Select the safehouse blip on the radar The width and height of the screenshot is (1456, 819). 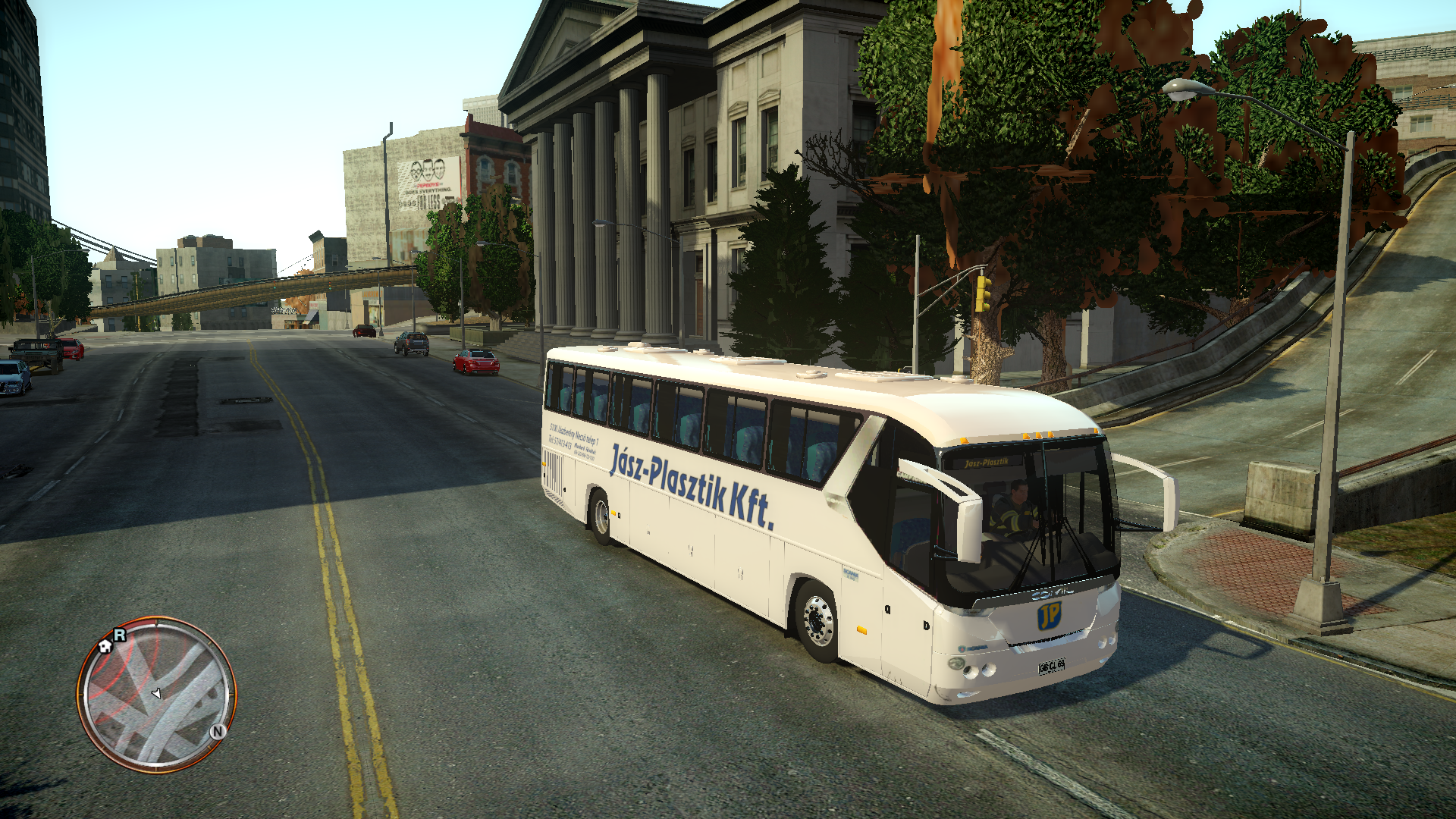tap(105, 646)
